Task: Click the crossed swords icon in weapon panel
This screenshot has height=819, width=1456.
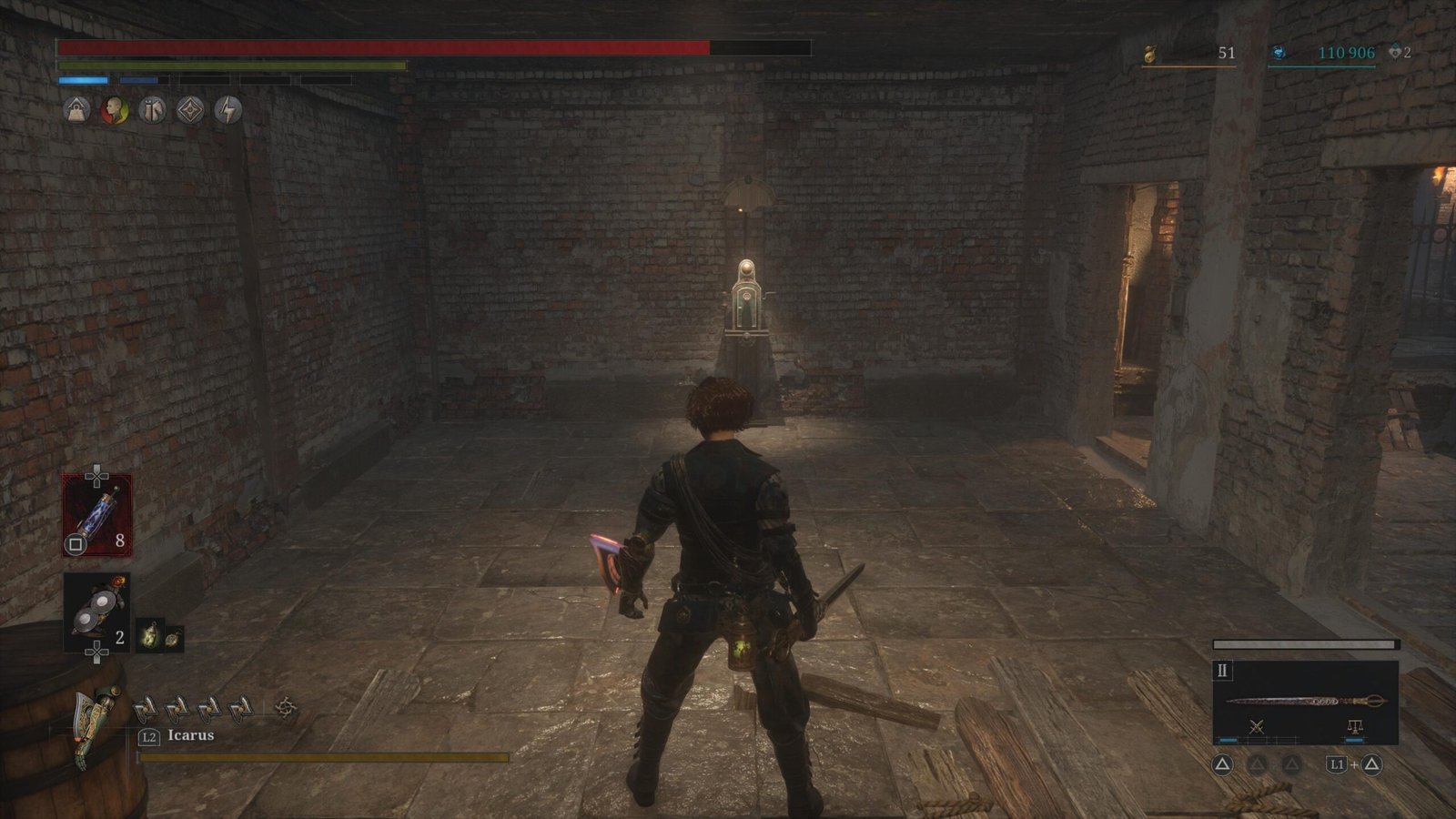Action: point(1257,726)
